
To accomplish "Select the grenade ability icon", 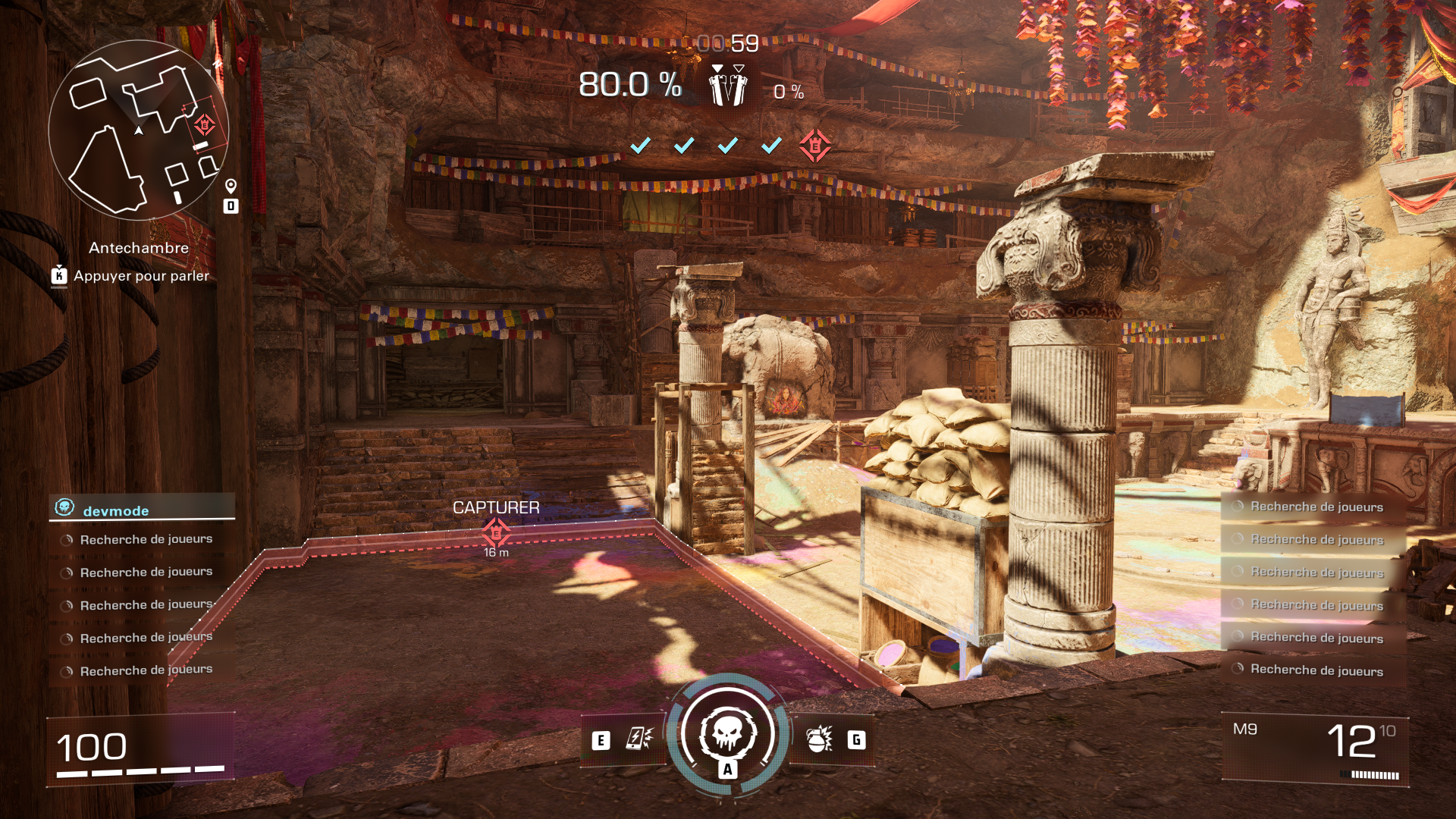I will click(x=819, y=739).
